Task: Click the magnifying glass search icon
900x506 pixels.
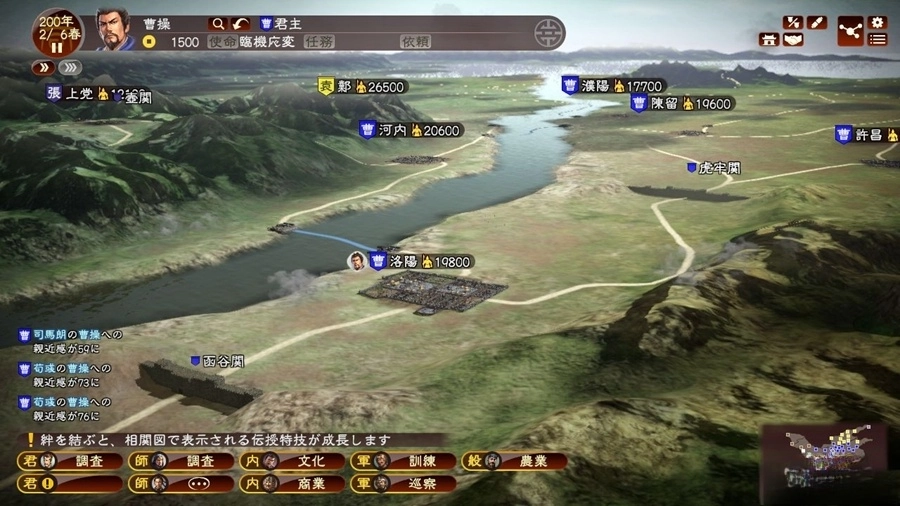Action: [x=218, y=23]
